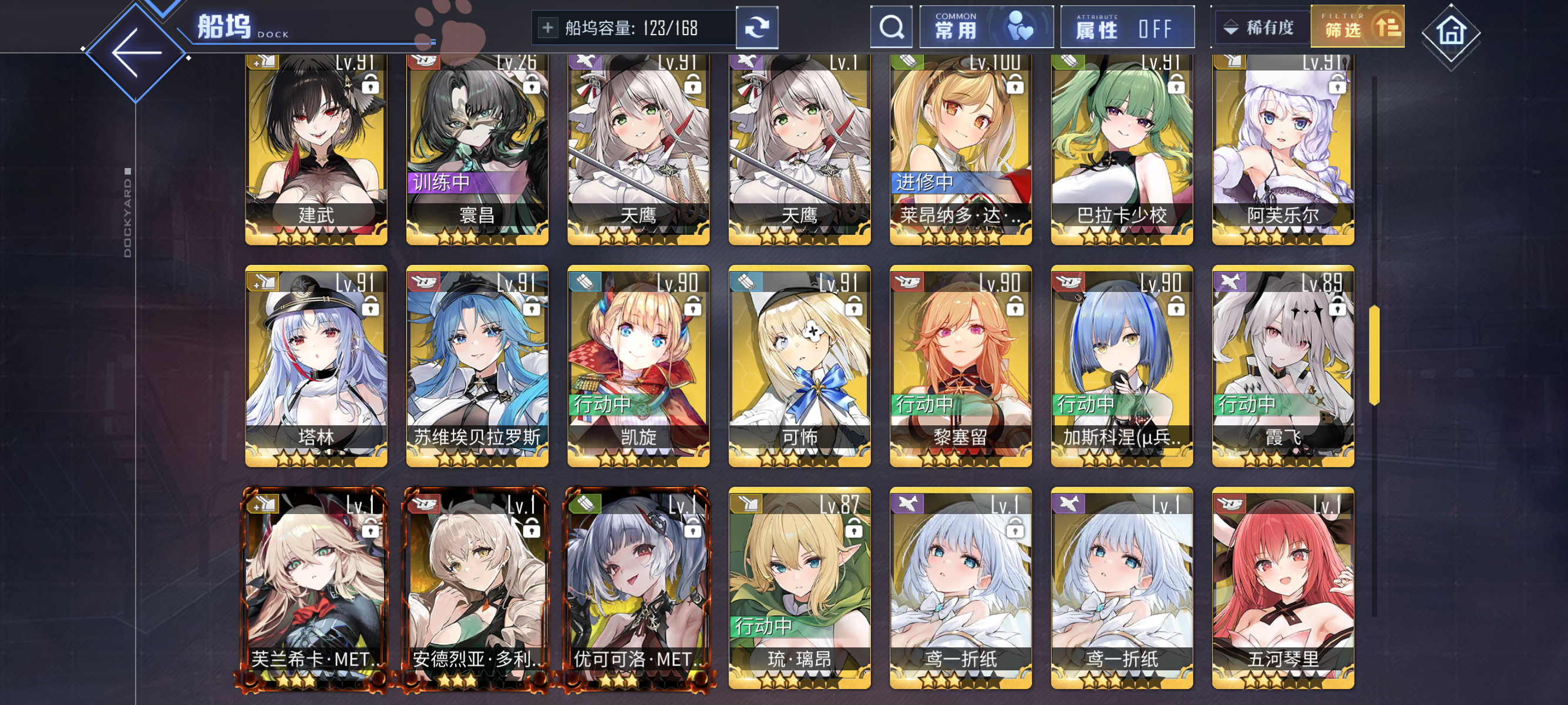Open the 稀有度 rarity sort dropdown

click(x=1259, y=27)
